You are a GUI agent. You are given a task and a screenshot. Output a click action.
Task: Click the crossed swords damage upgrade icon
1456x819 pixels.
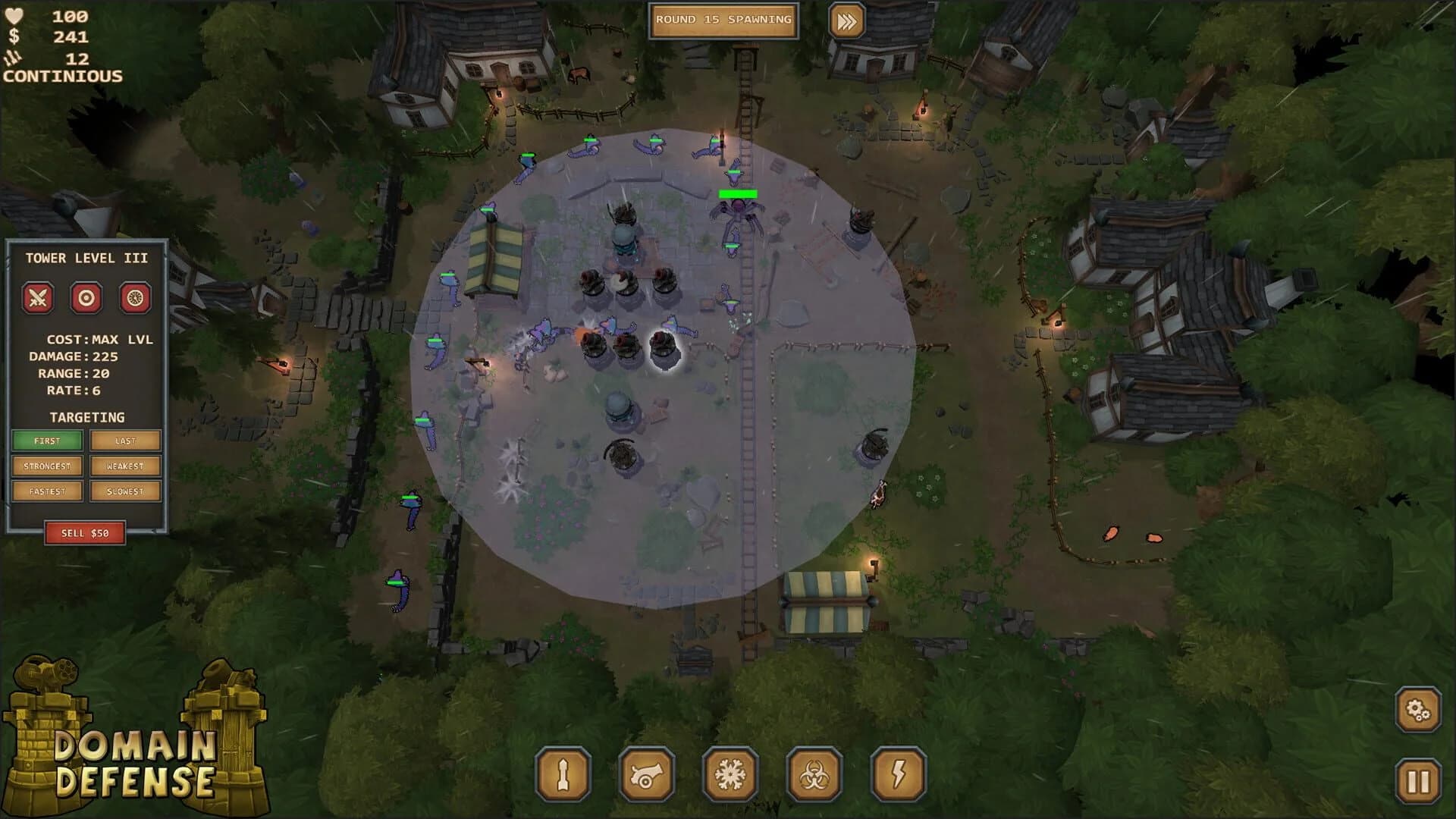coord(36,298)
